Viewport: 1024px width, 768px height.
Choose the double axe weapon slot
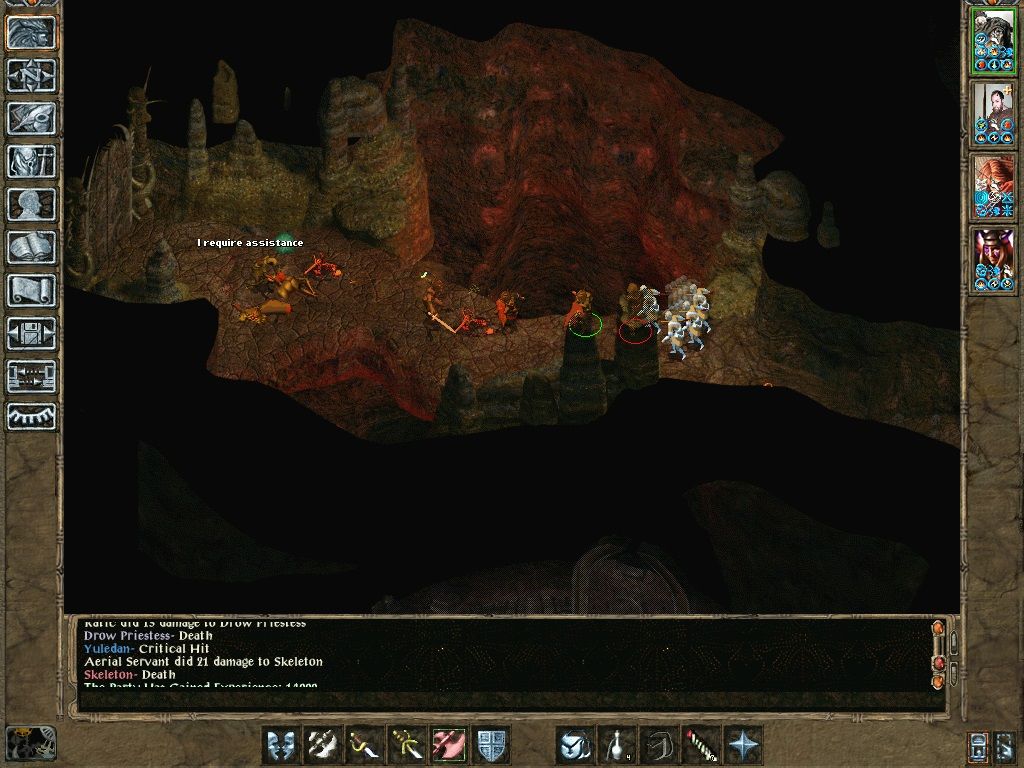(324, 745)
